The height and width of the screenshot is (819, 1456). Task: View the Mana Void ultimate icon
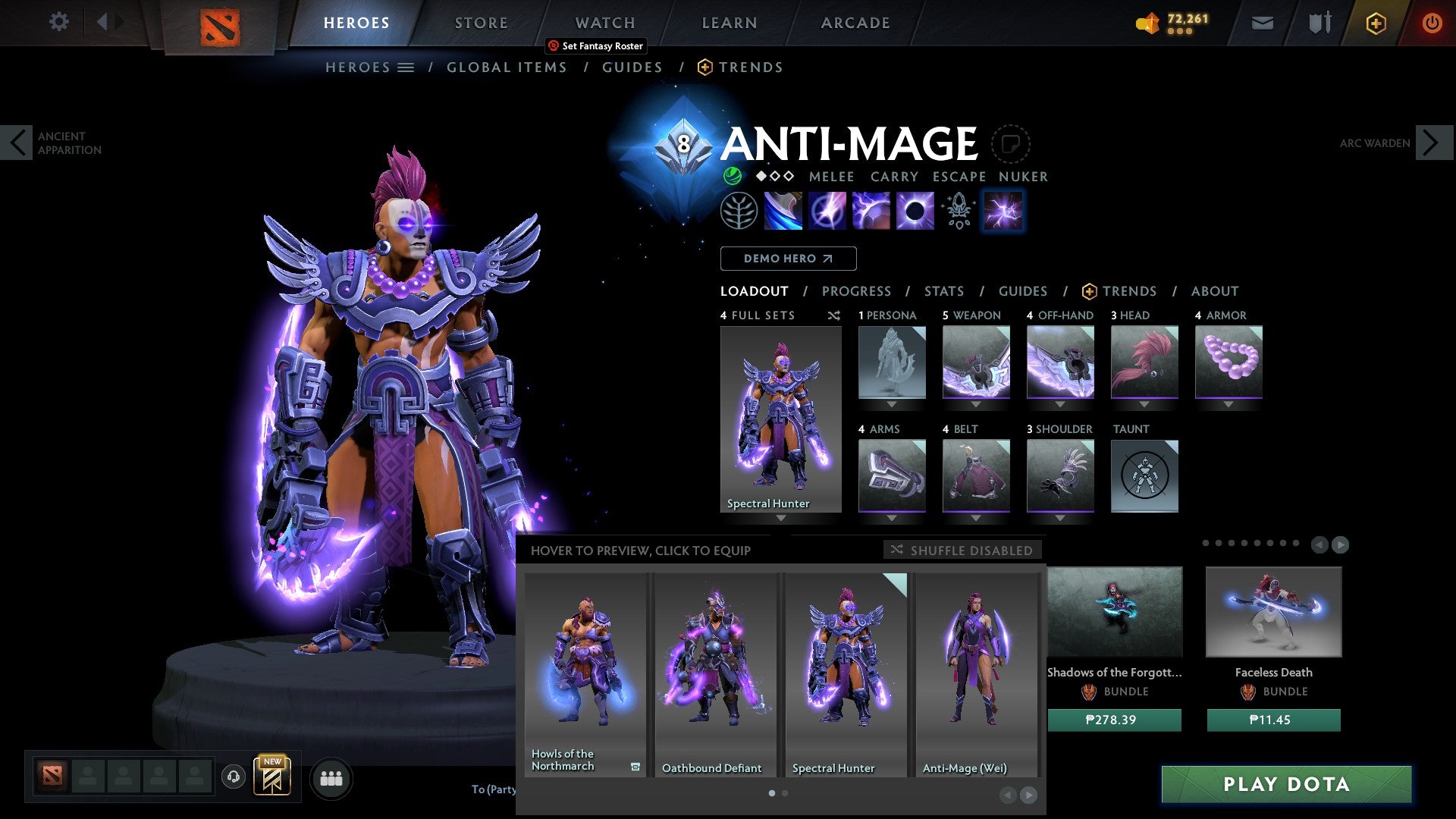(914, 211)
